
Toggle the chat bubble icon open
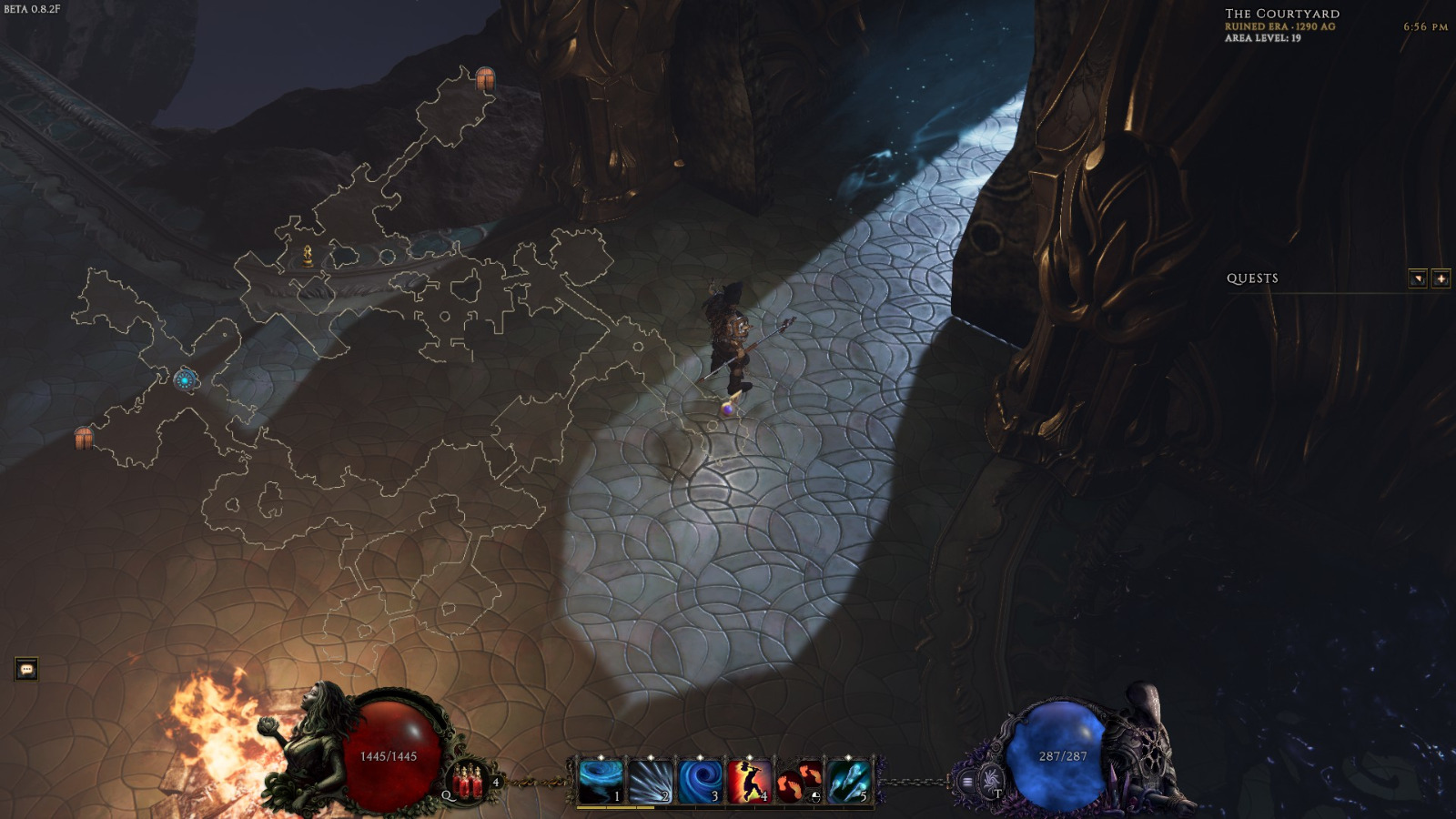point(25,671)
